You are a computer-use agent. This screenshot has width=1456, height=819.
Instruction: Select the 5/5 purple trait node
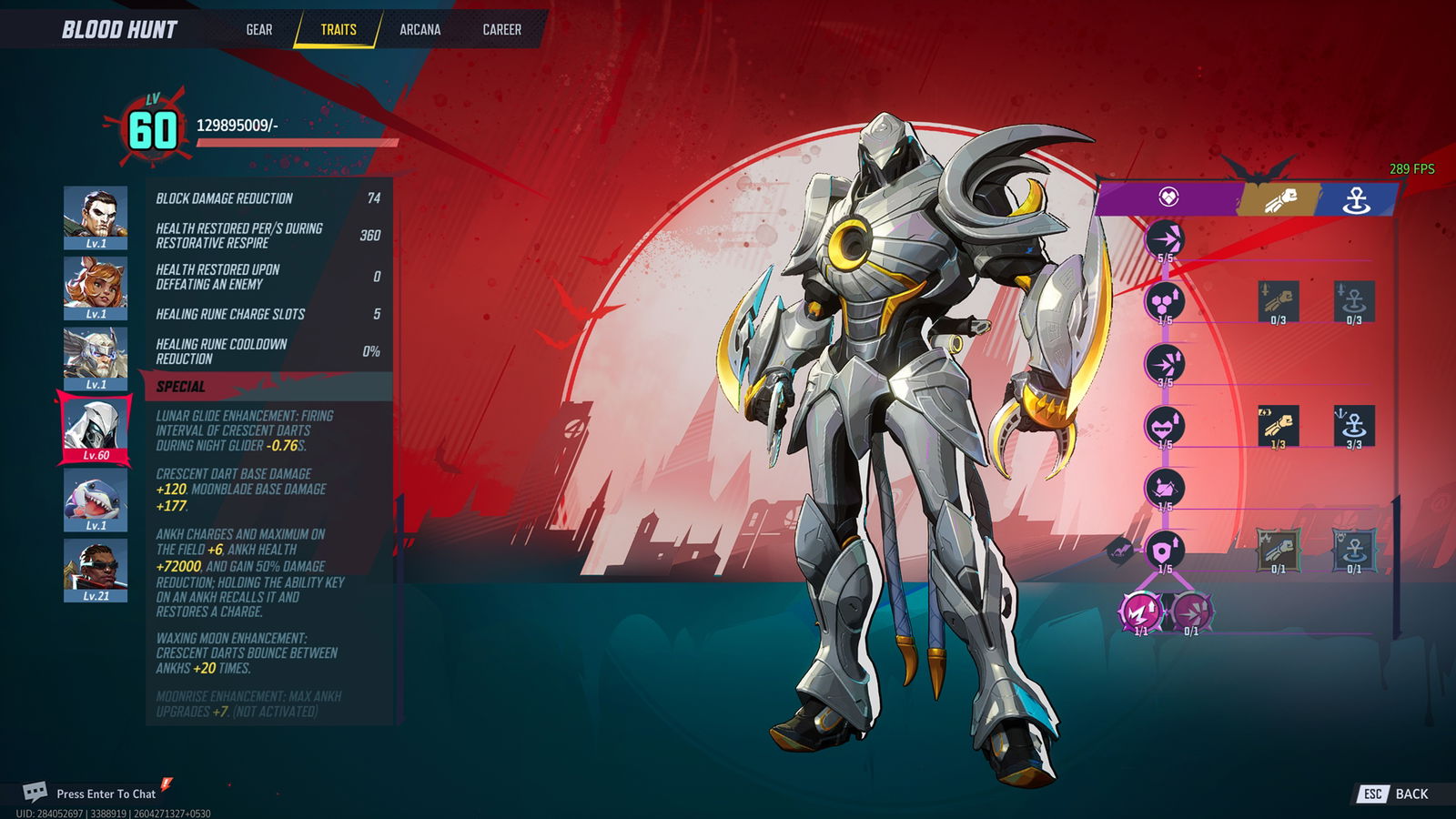[1165, 239]
